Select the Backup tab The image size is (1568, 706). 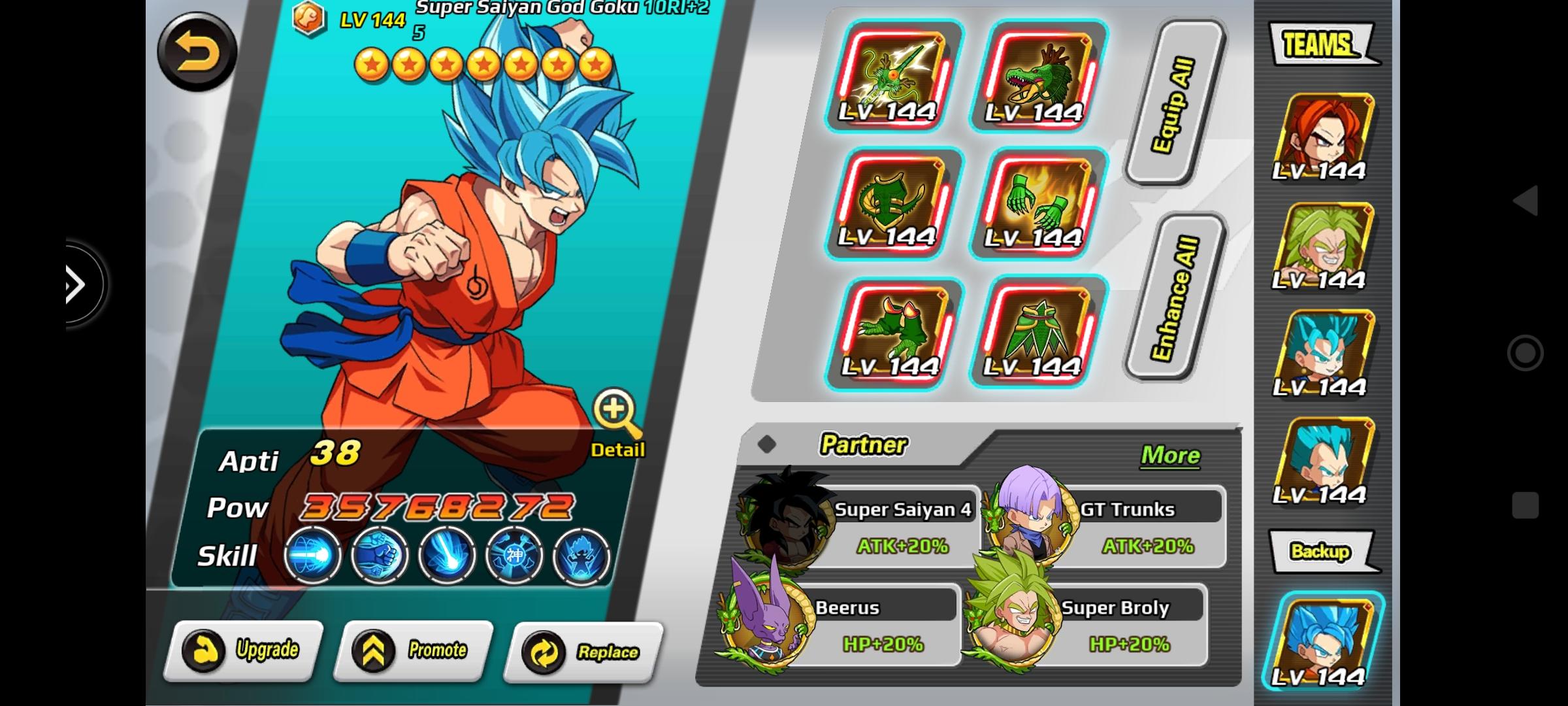[1322, 551]
